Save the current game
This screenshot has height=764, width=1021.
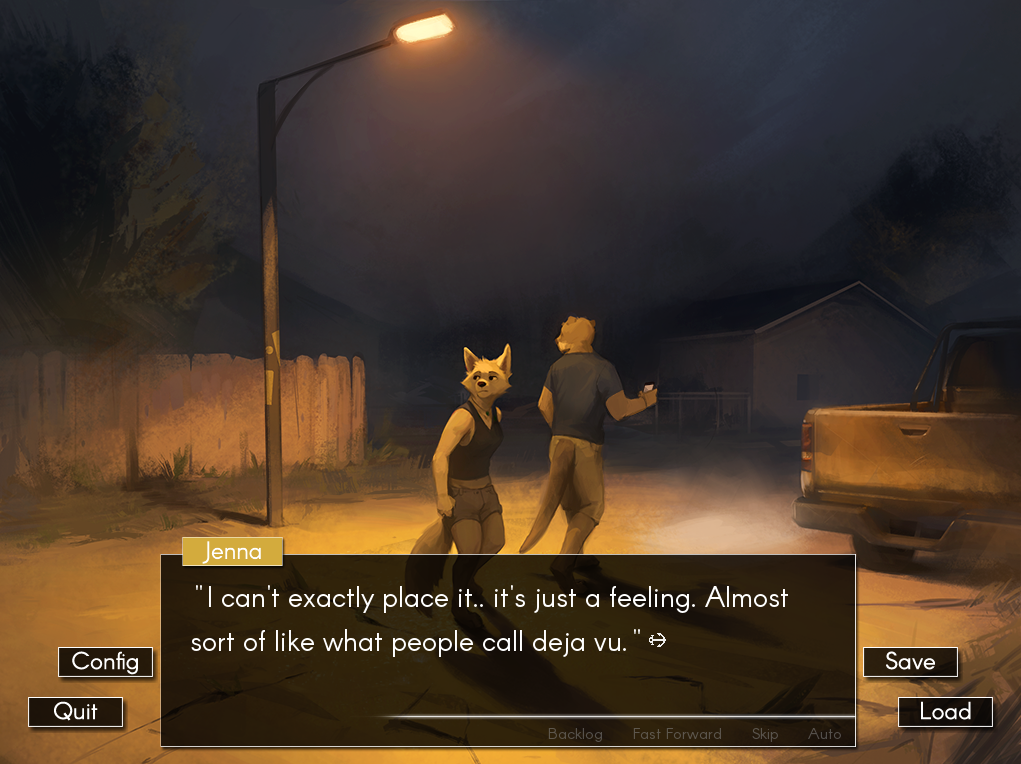coord(910,662)
